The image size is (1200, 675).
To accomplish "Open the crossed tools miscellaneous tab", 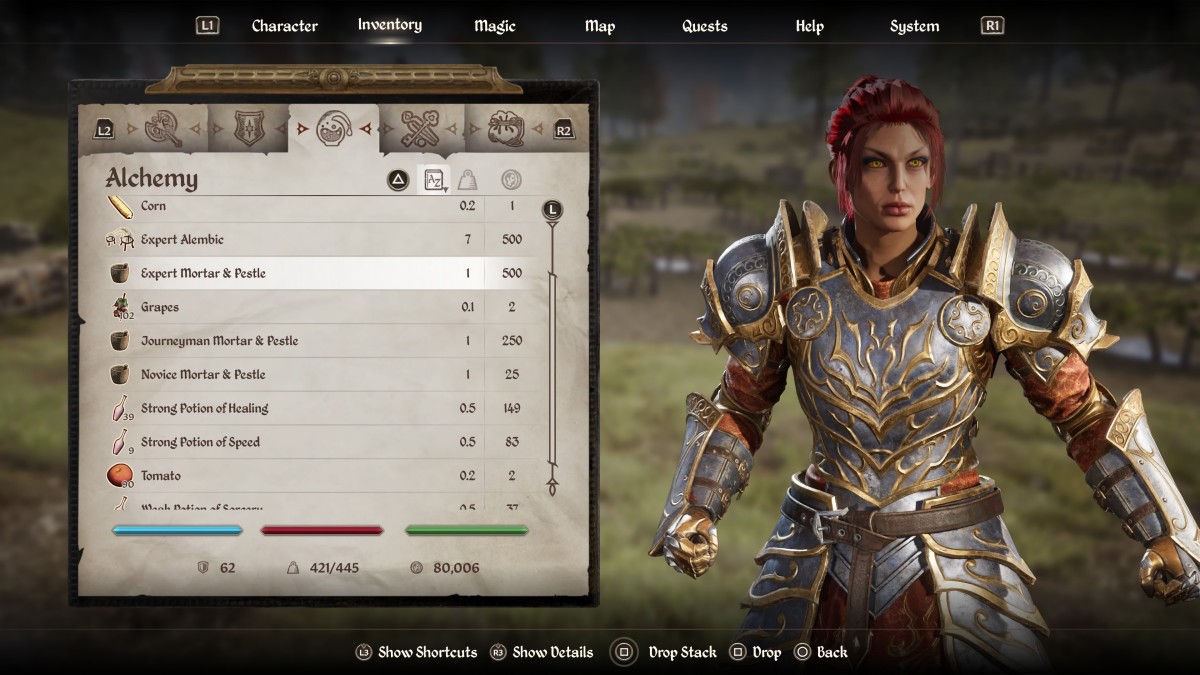I will point(420,128).
